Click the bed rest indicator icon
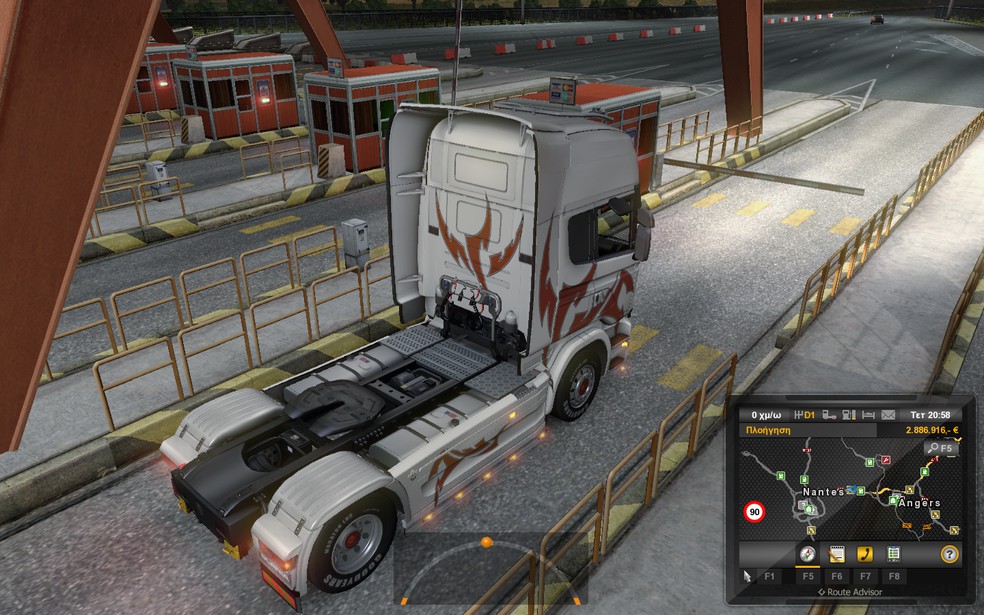This screenshot has width=984, height=615. (x=868, y=414)
